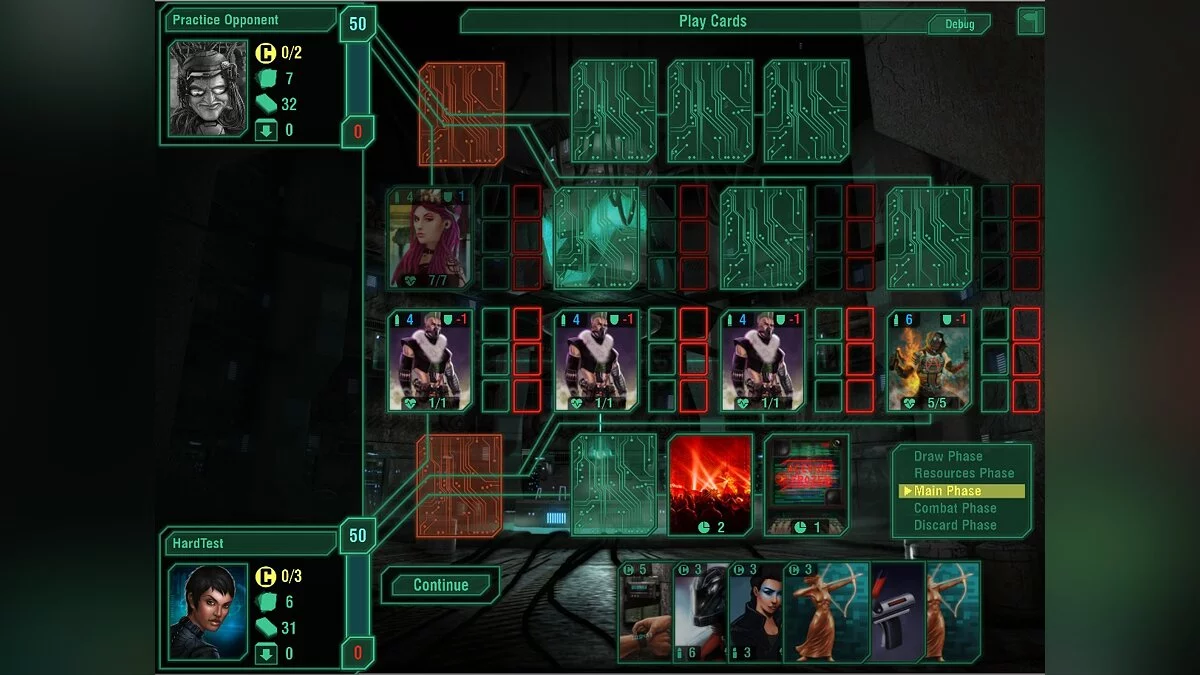Click the flag icon in the corner
The width and height of the screenshot is (1200, 675).
1030,21
